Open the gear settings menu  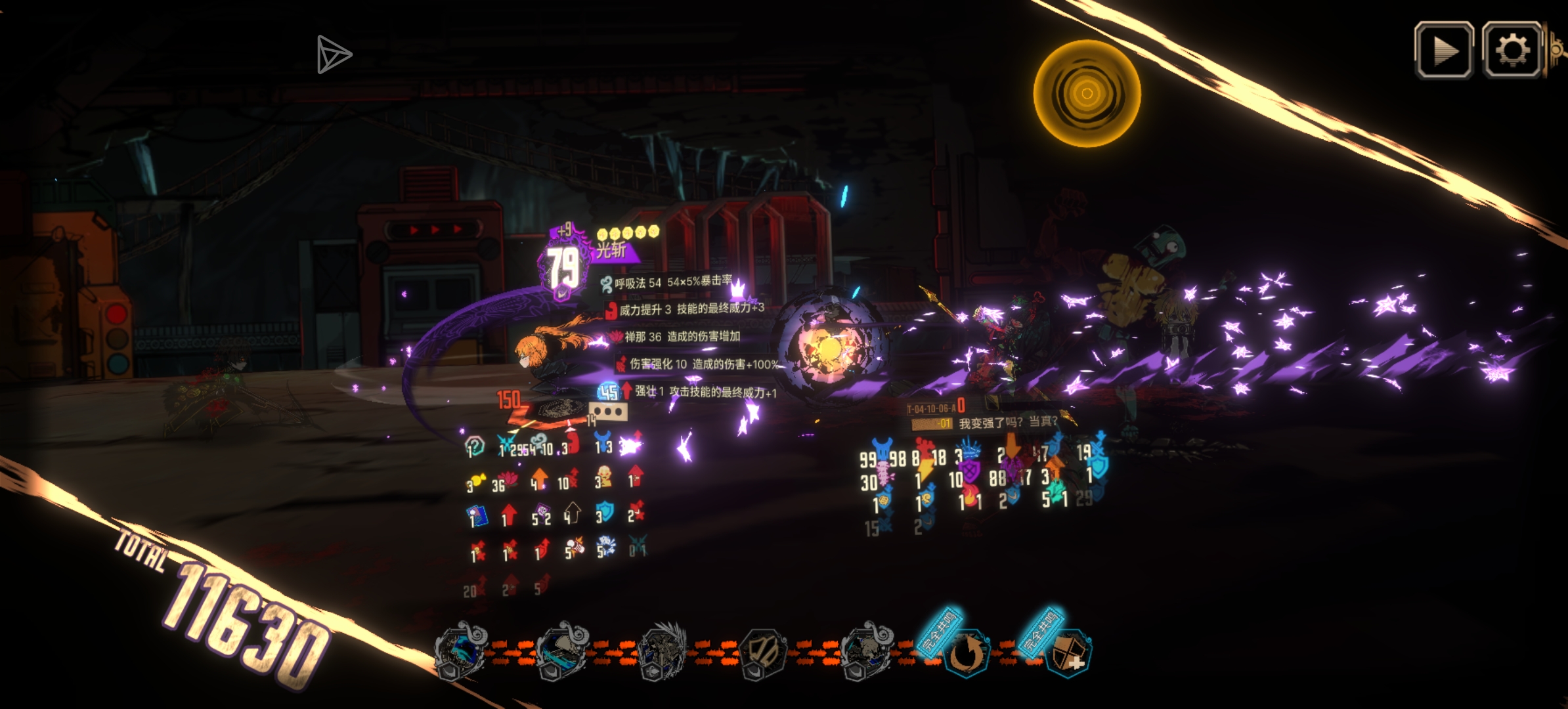coord(1512,51)
